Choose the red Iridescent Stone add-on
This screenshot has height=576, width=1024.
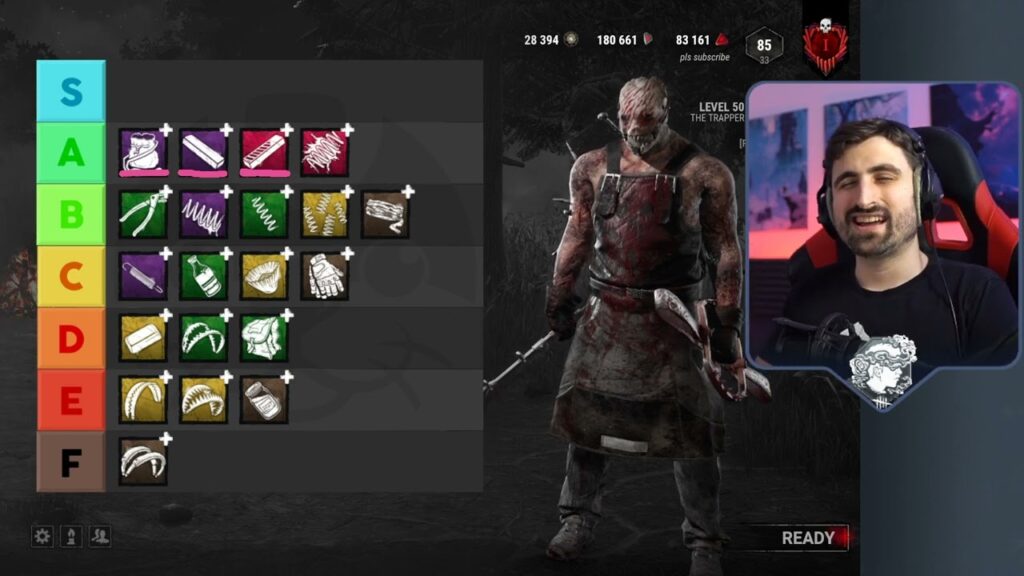[264, 151]
